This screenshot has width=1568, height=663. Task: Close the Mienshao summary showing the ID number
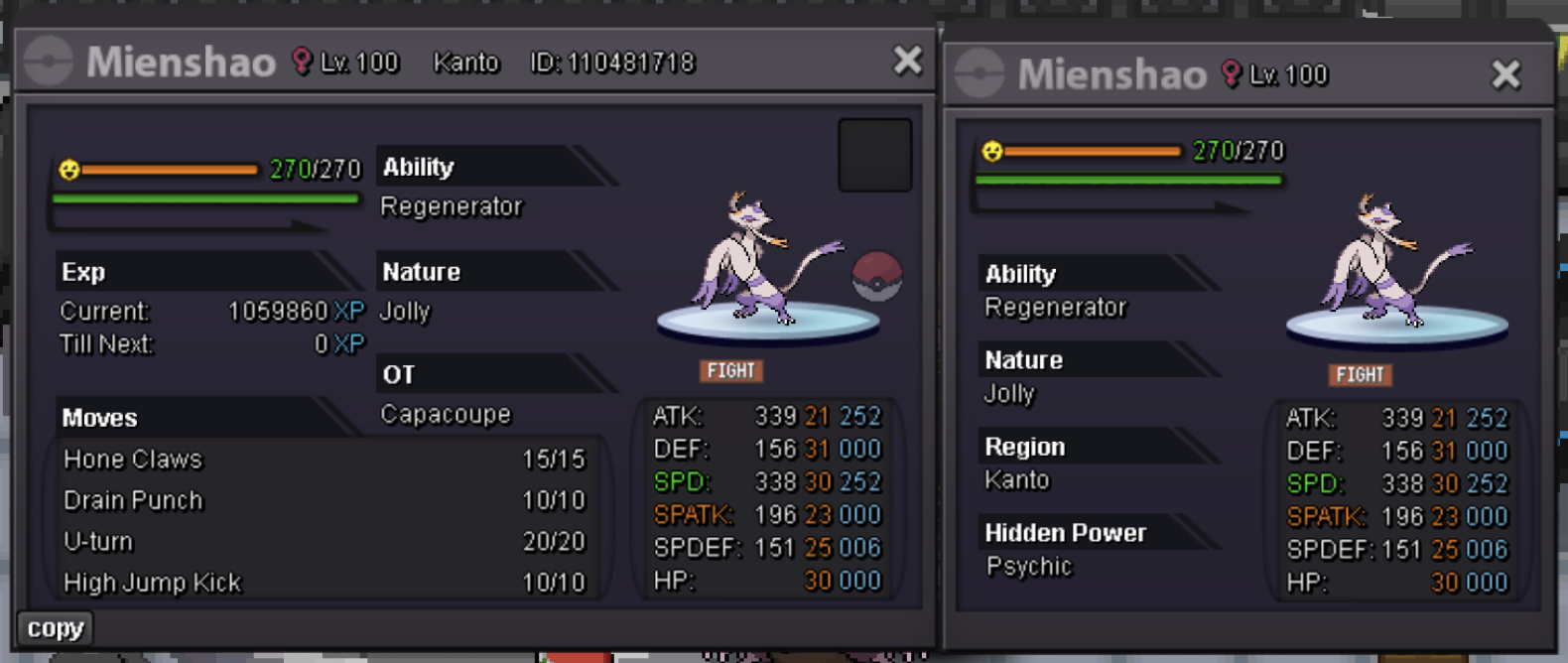pos(907,62)
